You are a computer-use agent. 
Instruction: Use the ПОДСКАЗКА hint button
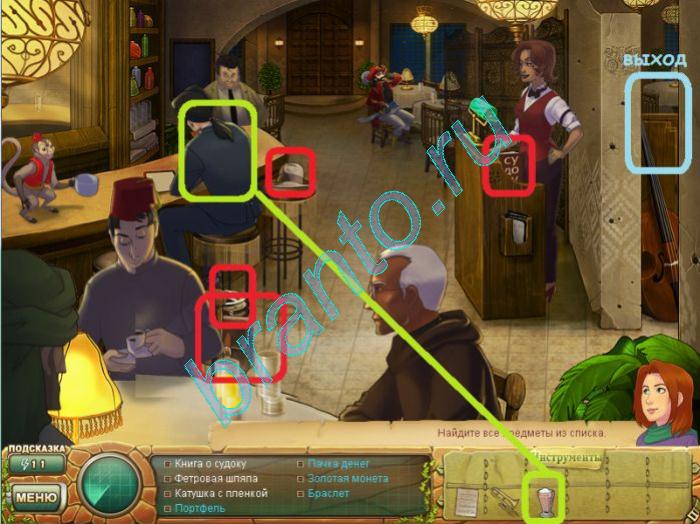35,463
